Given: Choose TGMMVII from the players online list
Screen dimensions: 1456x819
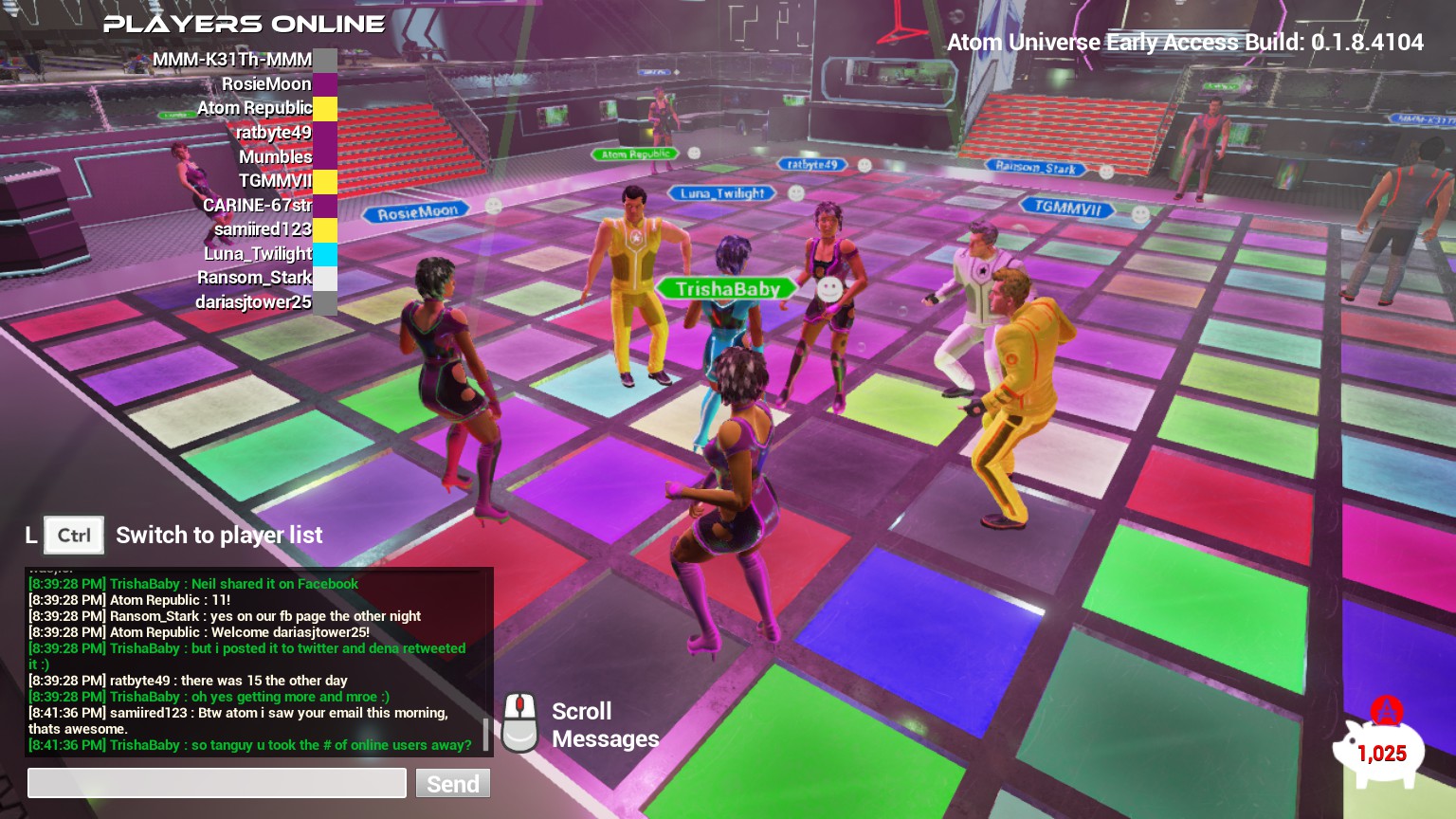Looking at the screenshot, I should click(275, 181).
